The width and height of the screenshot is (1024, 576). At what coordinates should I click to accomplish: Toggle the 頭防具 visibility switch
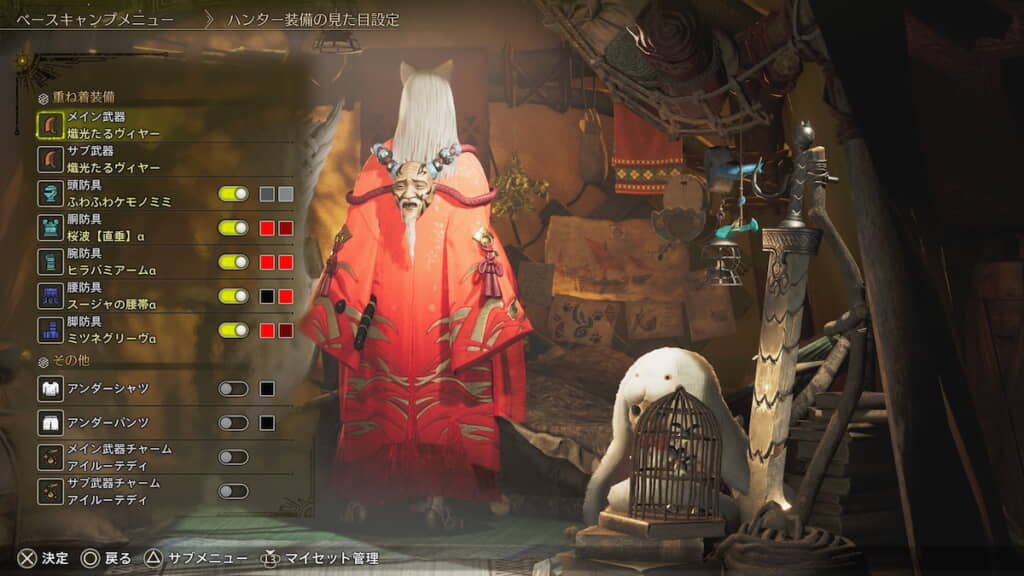tap(233, 194)
